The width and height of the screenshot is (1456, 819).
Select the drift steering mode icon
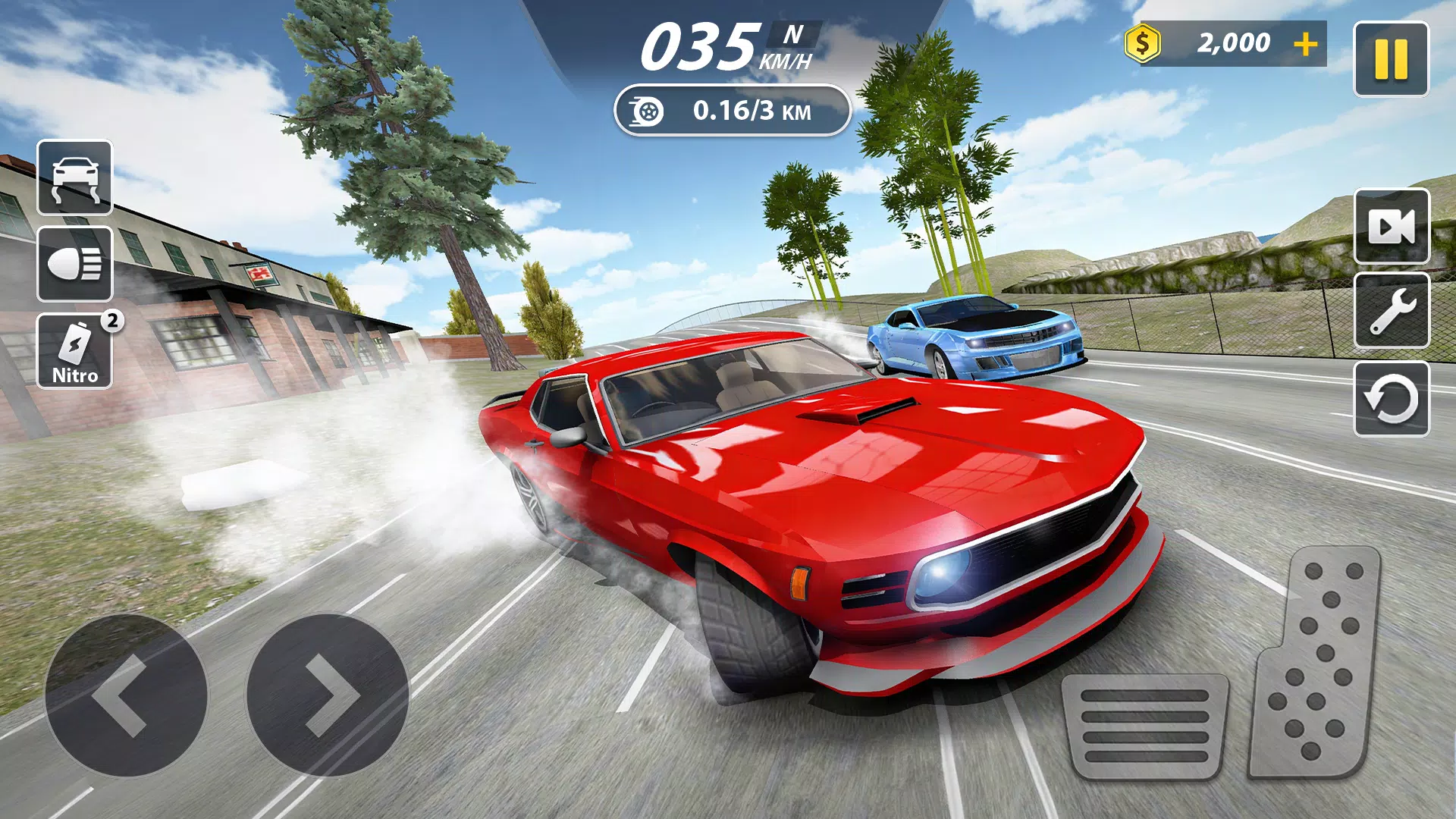pyautogui.click(x=74, y=179)
